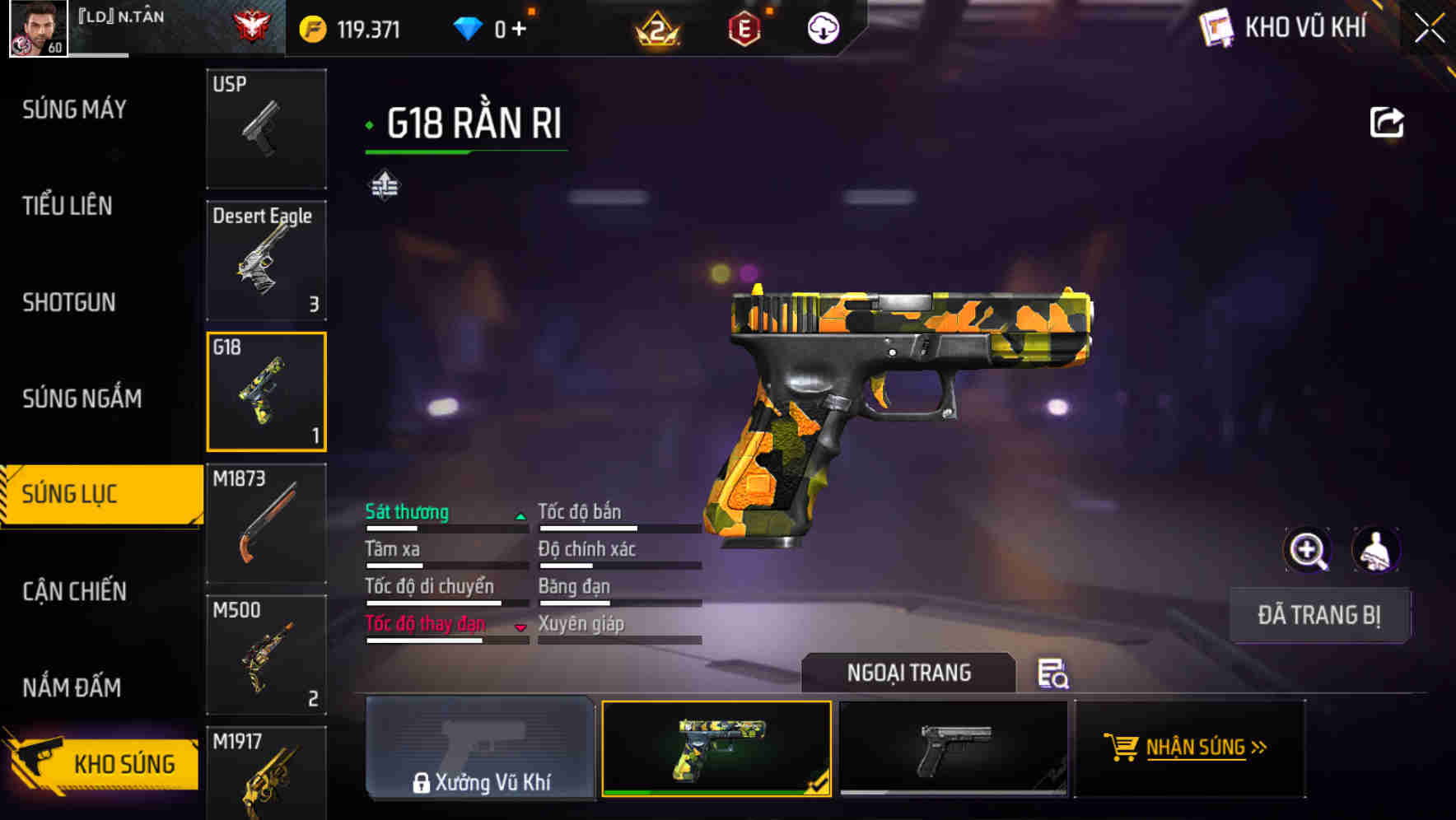Open the cloud download icon in top bar
The height and width of the screenshot is (820, 1456).
pos(822,27)
